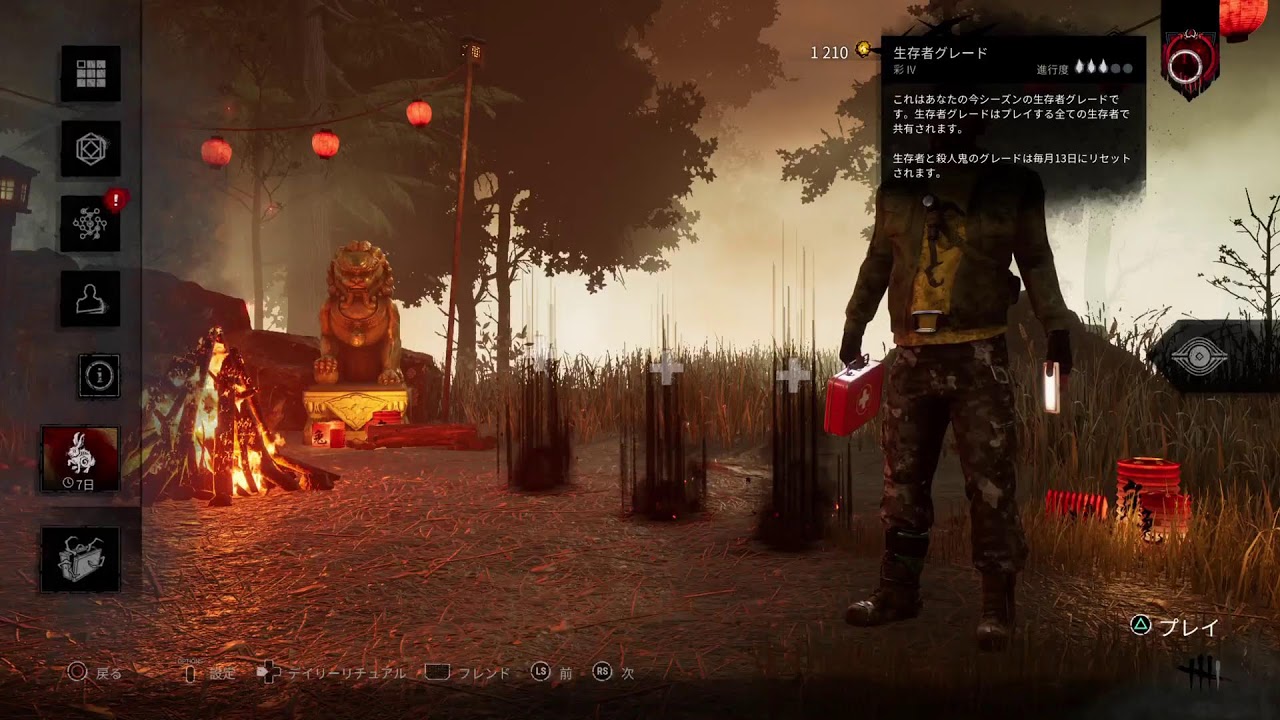This screenshot has height=720, width=1280.
Task: Select the event icon with the red notification
Action: coord(89,222)
